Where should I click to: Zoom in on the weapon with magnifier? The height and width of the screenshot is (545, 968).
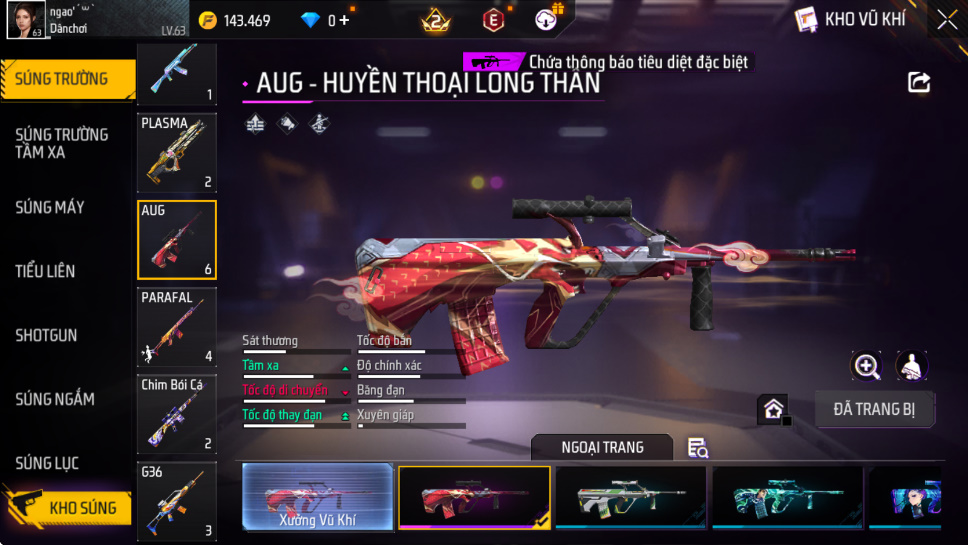[866, 366]
